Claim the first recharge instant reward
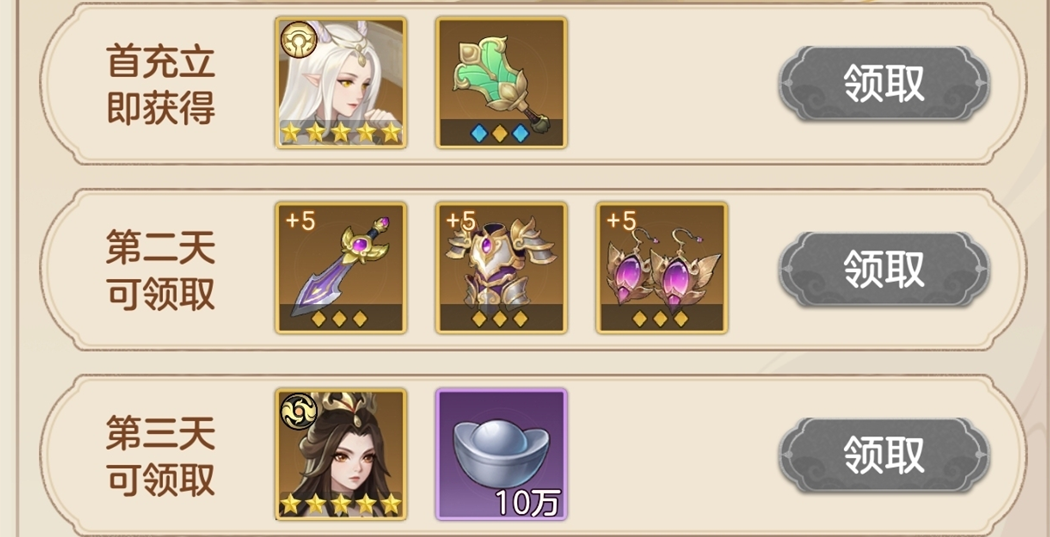Image resolution: width=1050 pixels, height=537 pixels. [x=884, y=84]
